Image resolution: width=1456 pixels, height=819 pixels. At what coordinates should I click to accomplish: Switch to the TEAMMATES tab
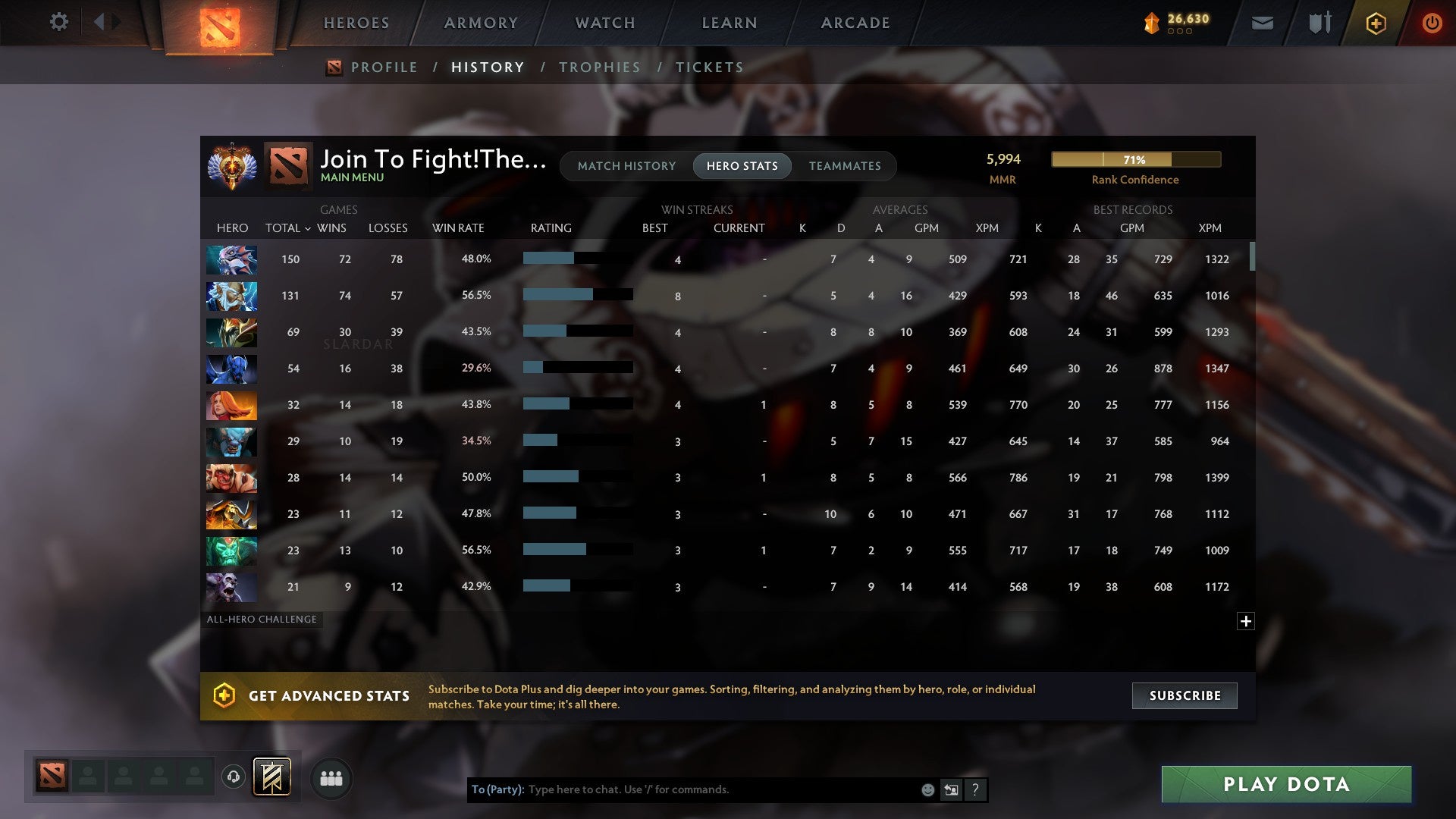coord(845,165)
